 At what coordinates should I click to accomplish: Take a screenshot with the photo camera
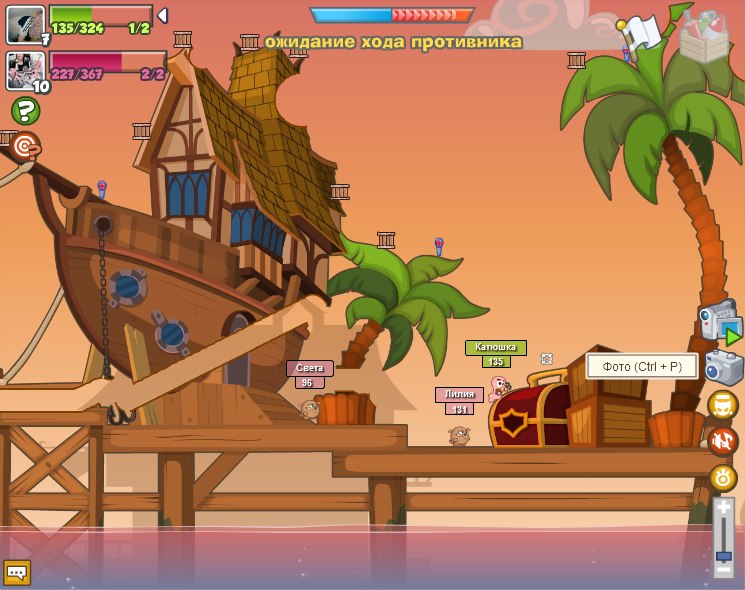pyautogui.click(x=722, y=366)
